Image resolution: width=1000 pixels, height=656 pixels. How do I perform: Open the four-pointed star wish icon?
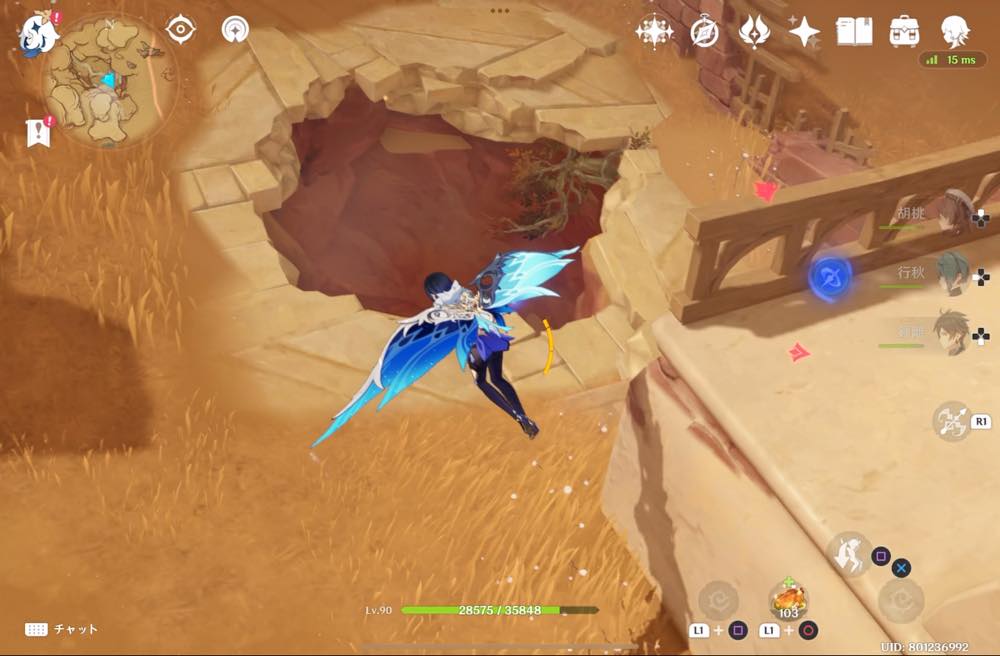pyautogui.click(x=804, y=32)
